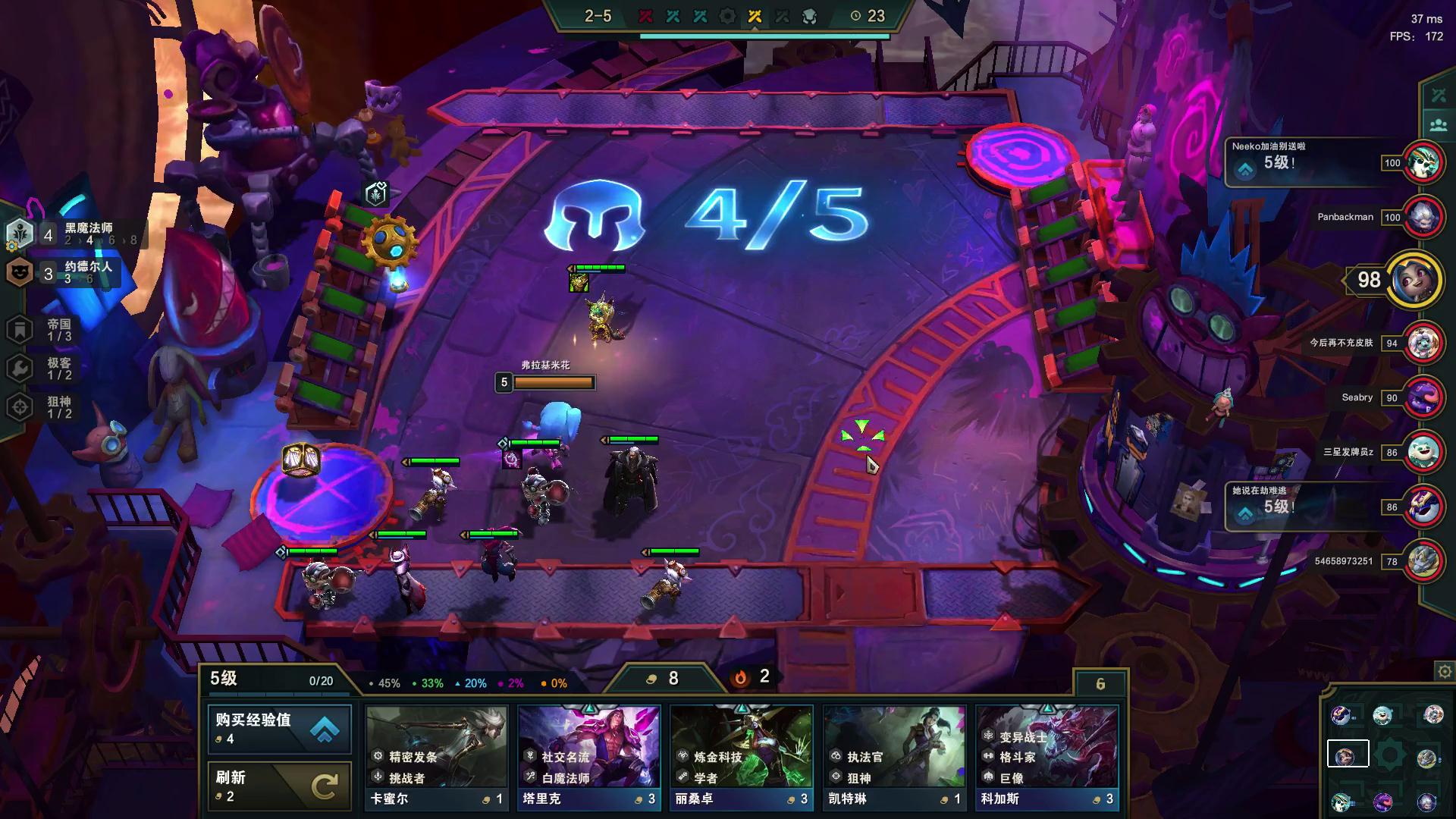Select the 丽桑卓 shop card

click(x=742, y=758)
